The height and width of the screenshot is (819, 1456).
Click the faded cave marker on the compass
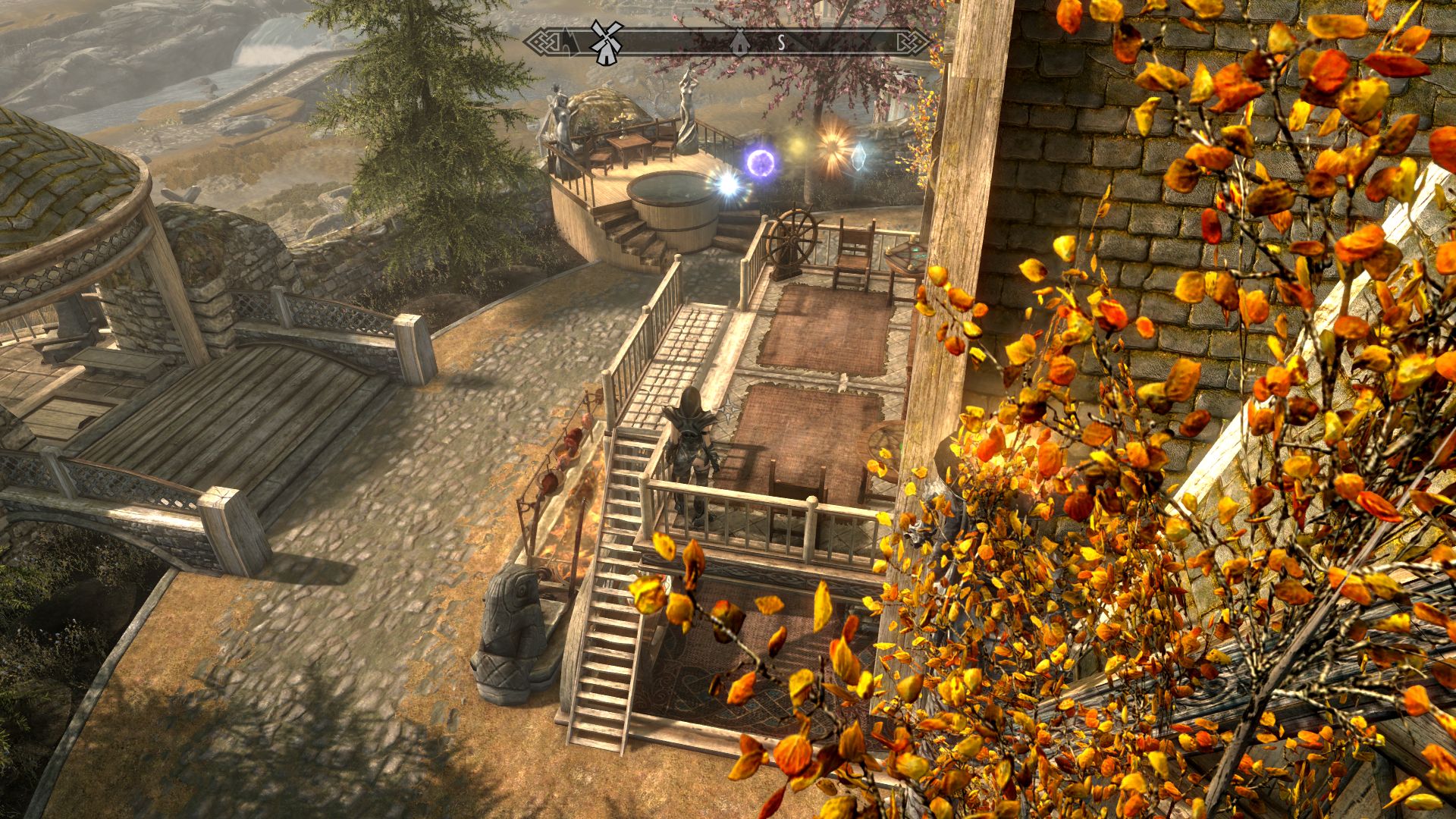pyautogui.click(x=568, y=43)
